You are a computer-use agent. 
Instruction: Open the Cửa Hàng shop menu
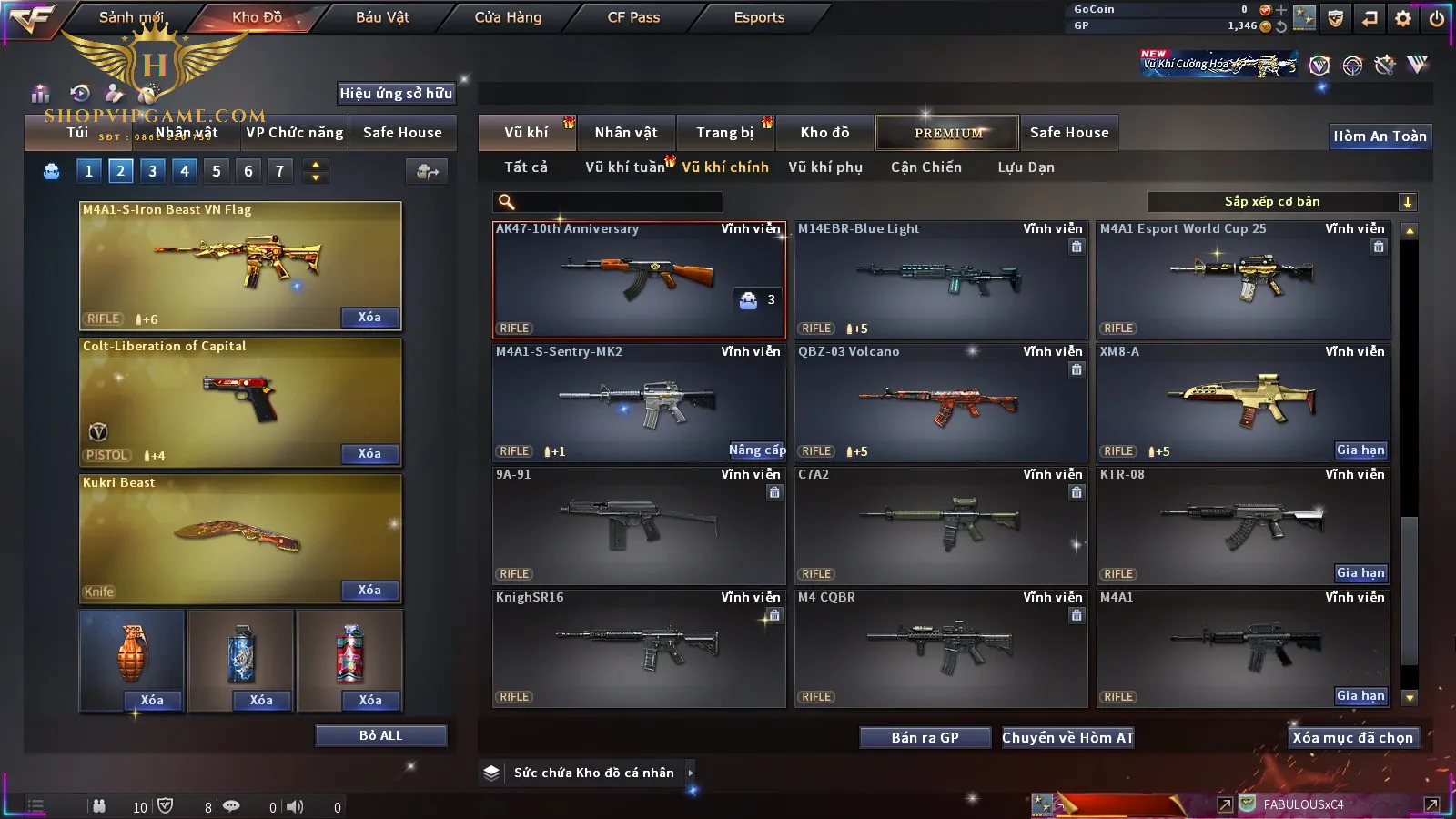(x=508, y=17)
